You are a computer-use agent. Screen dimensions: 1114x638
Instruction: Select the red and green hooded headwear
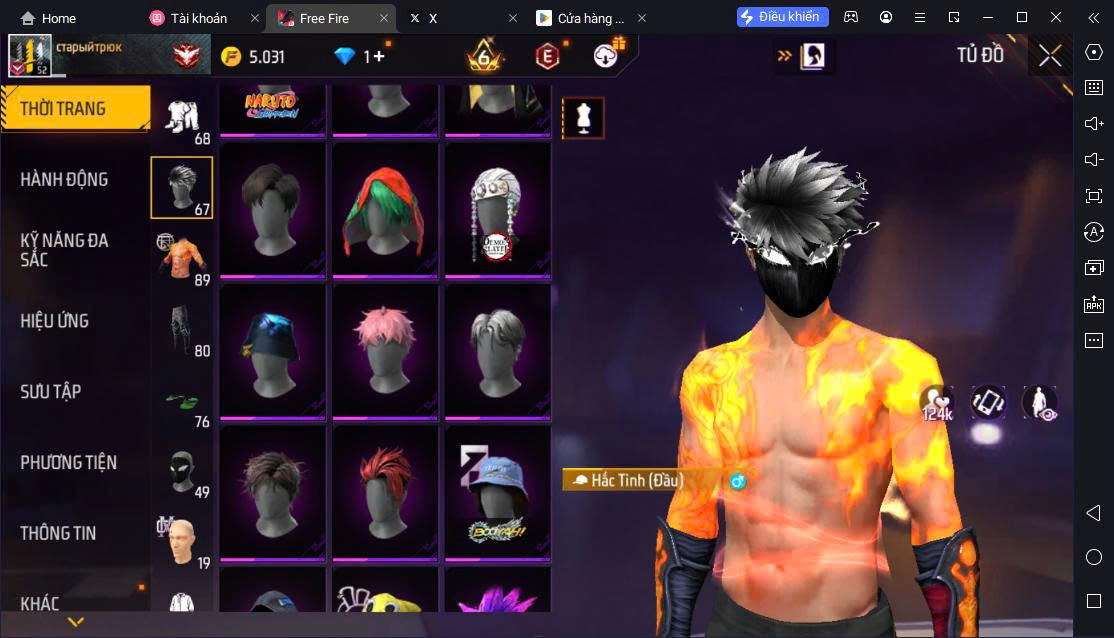[385, 208]
